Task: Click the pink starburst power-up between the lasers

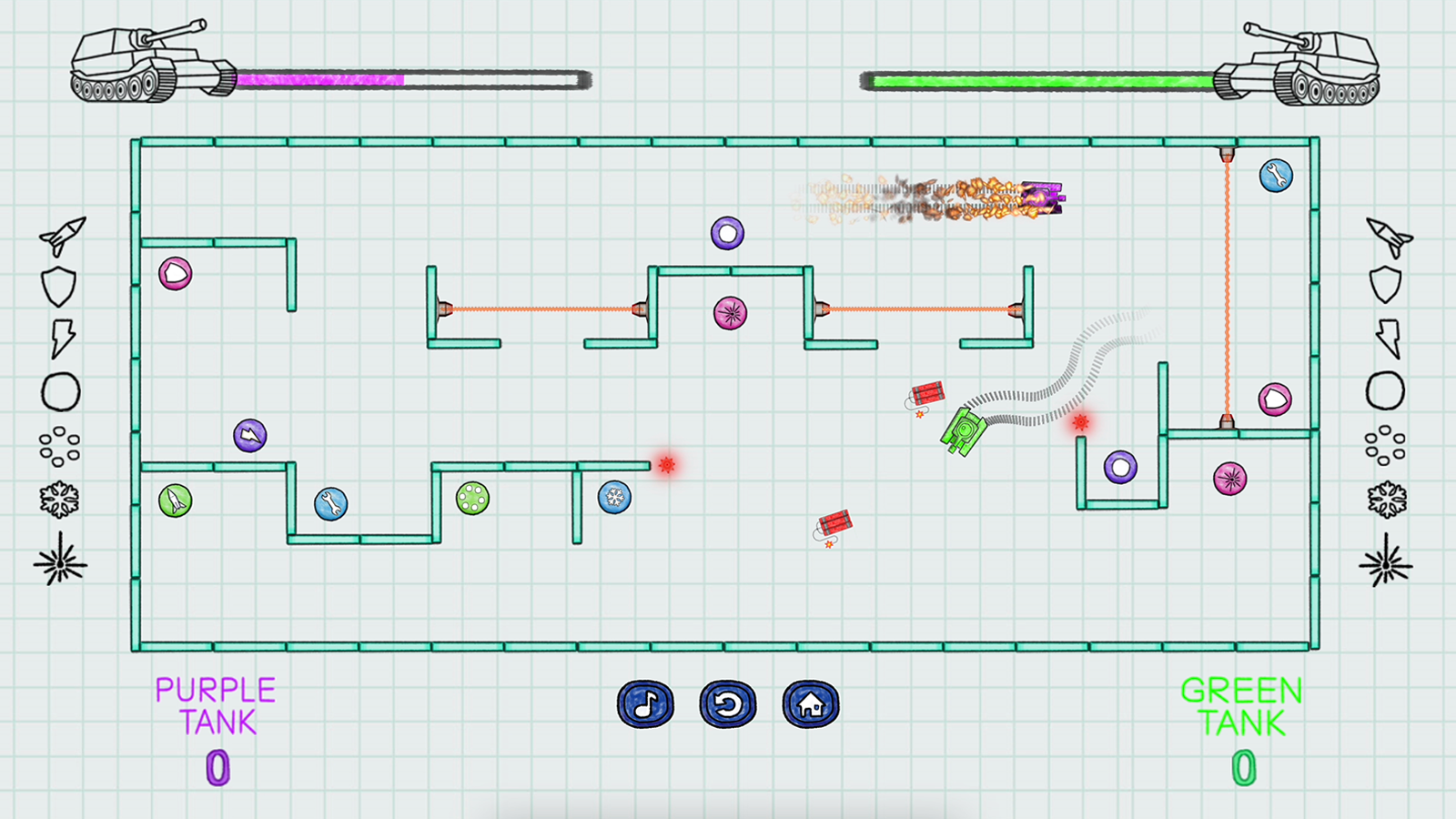Action: click(731, 312)
